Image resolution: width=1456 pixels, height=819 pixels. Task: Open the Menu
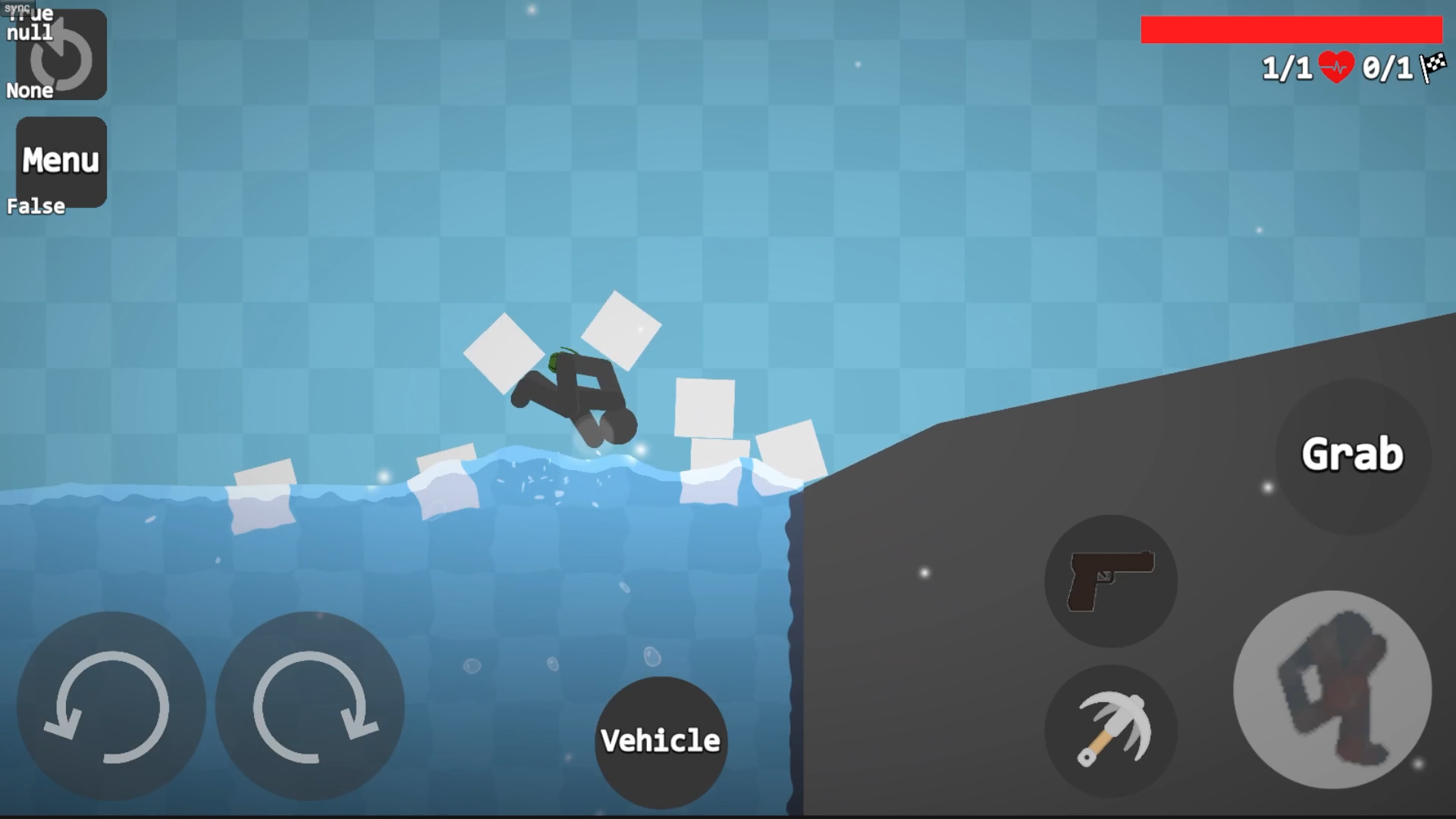(x=61, y=160)
